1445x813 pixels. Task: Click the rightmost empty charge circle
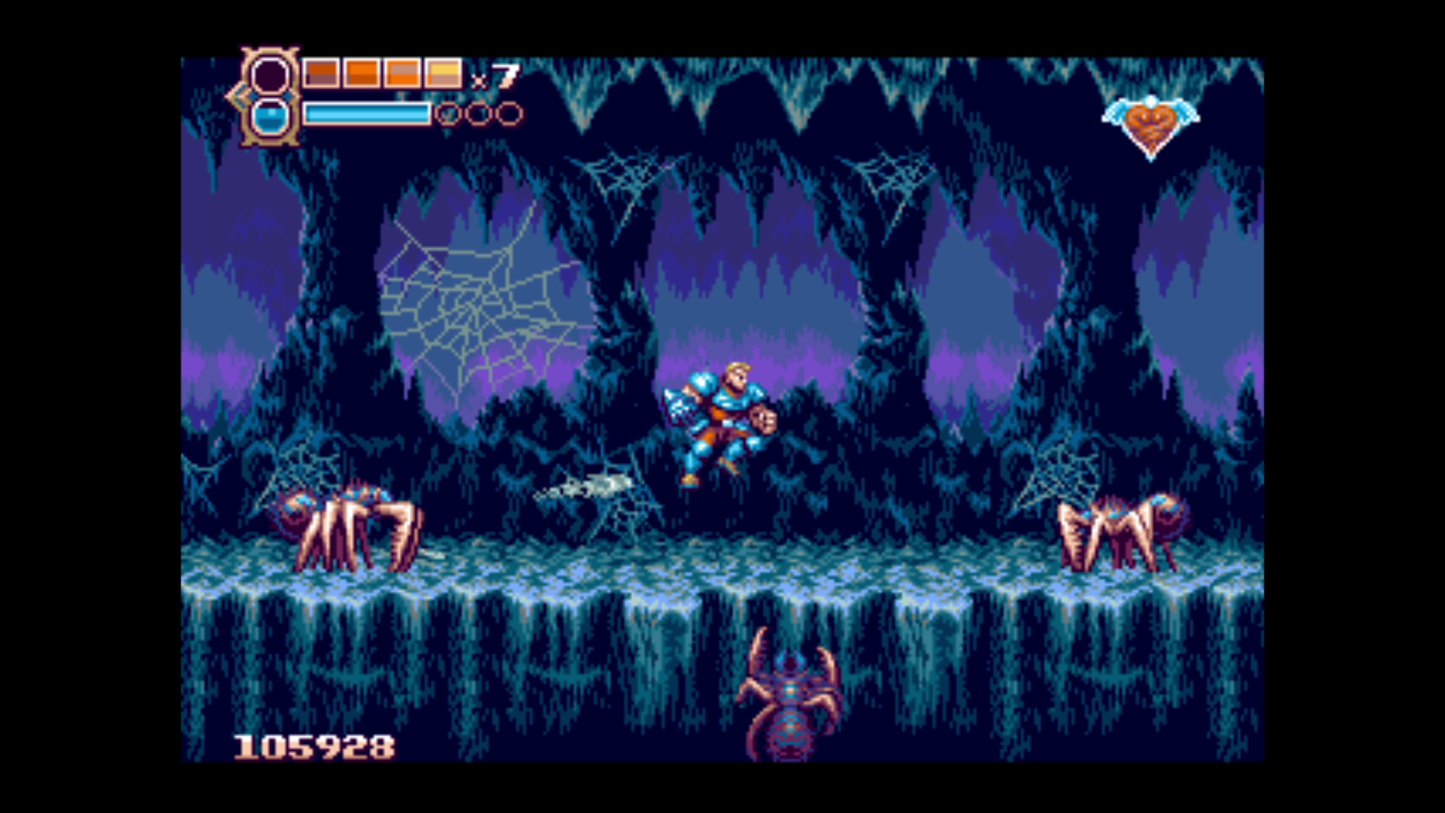510,113
